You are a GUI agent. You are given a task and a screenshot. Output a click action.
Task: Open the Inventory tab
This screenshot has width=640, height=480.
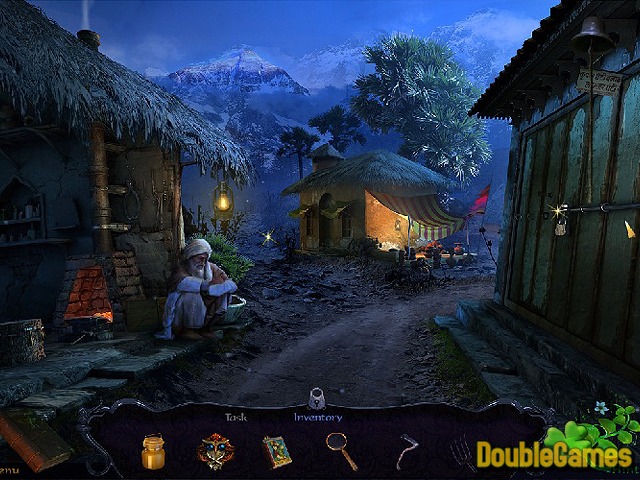click(x=317, y=417)
